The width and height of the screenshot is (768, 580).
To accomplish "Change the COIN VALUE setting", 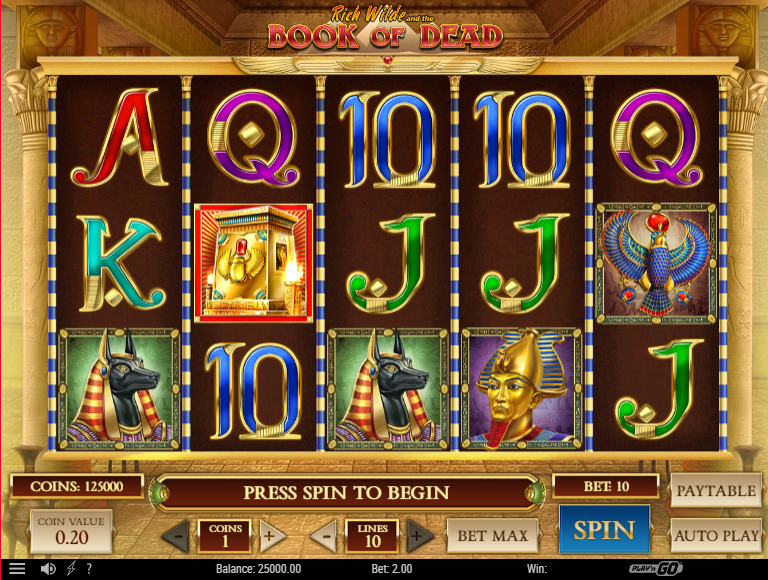I will (x=70, y=532).
